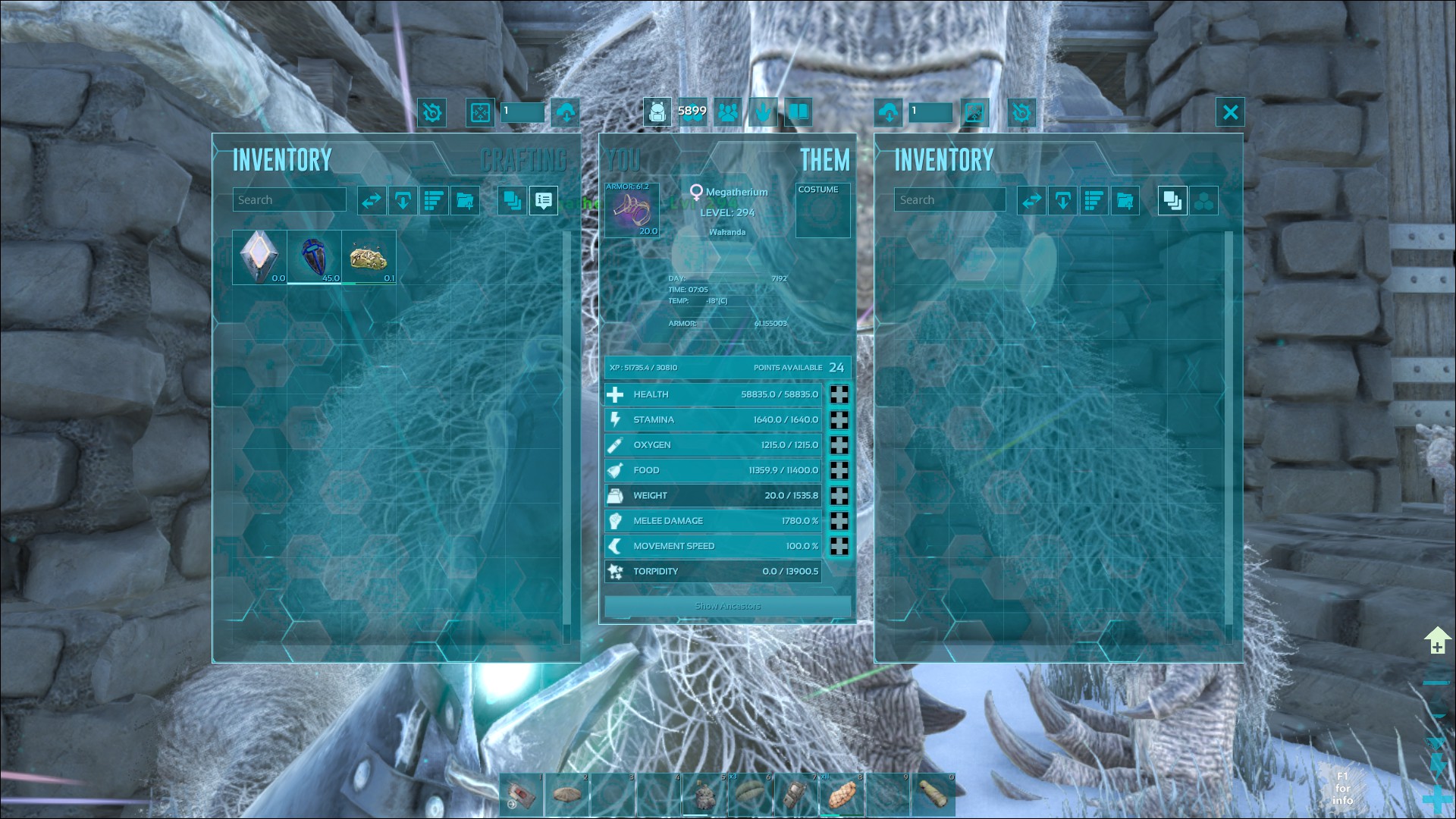1456x819 pixels.
Task: Open the tribe manager people icon
Action: (728, 113)
